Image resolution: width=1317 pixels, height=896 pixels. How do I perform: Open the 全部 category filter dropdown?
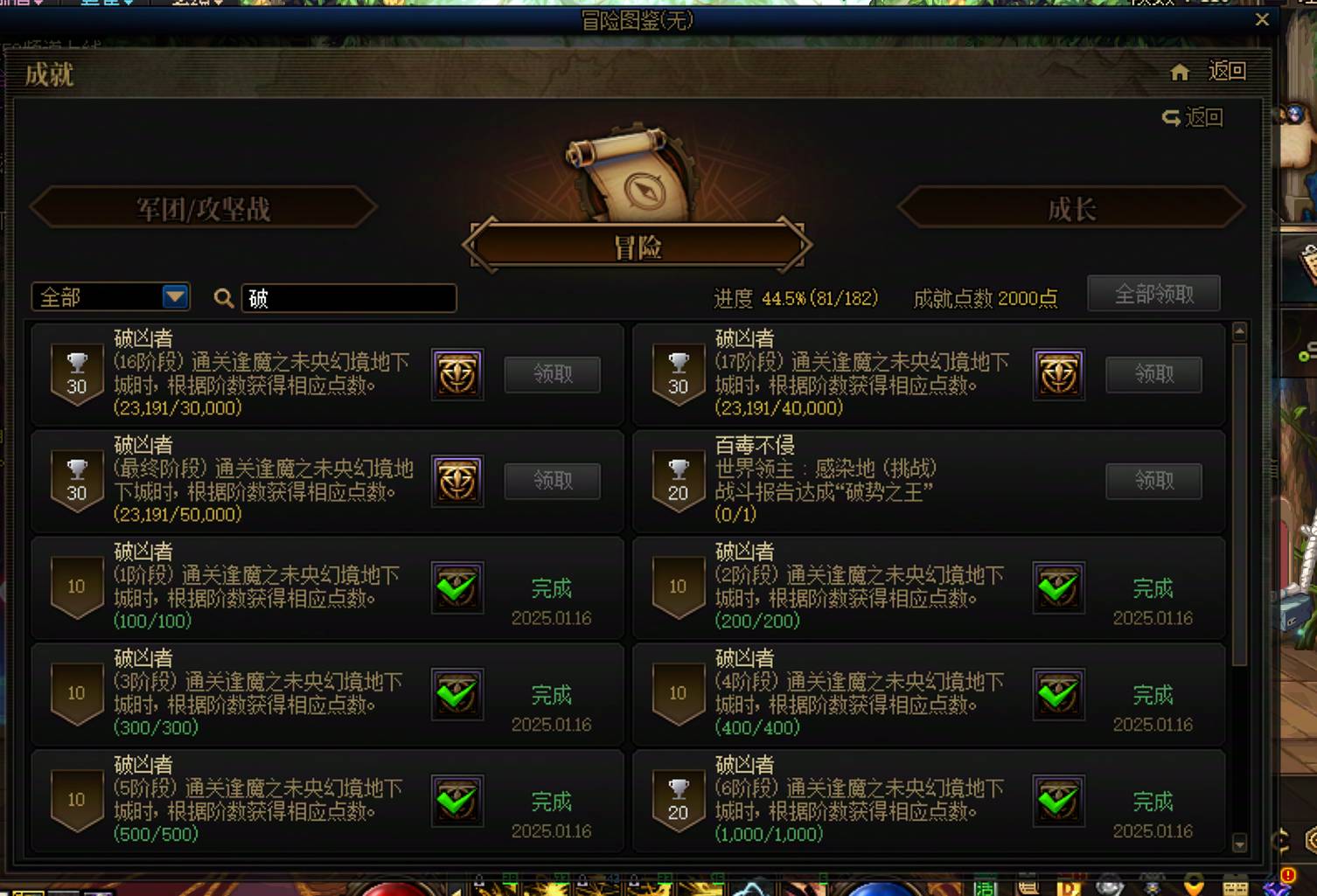pyautogui.click(x=109, y=297)
